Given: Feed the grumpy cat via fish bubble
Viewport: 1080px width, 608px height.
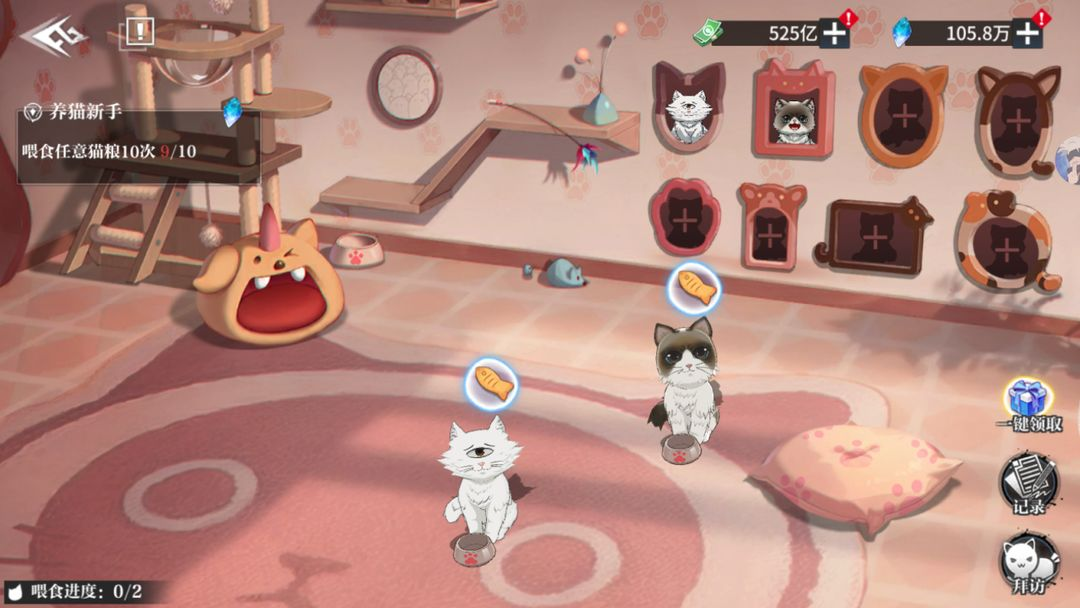Looking at the screenshot, I should coord(694,290).
